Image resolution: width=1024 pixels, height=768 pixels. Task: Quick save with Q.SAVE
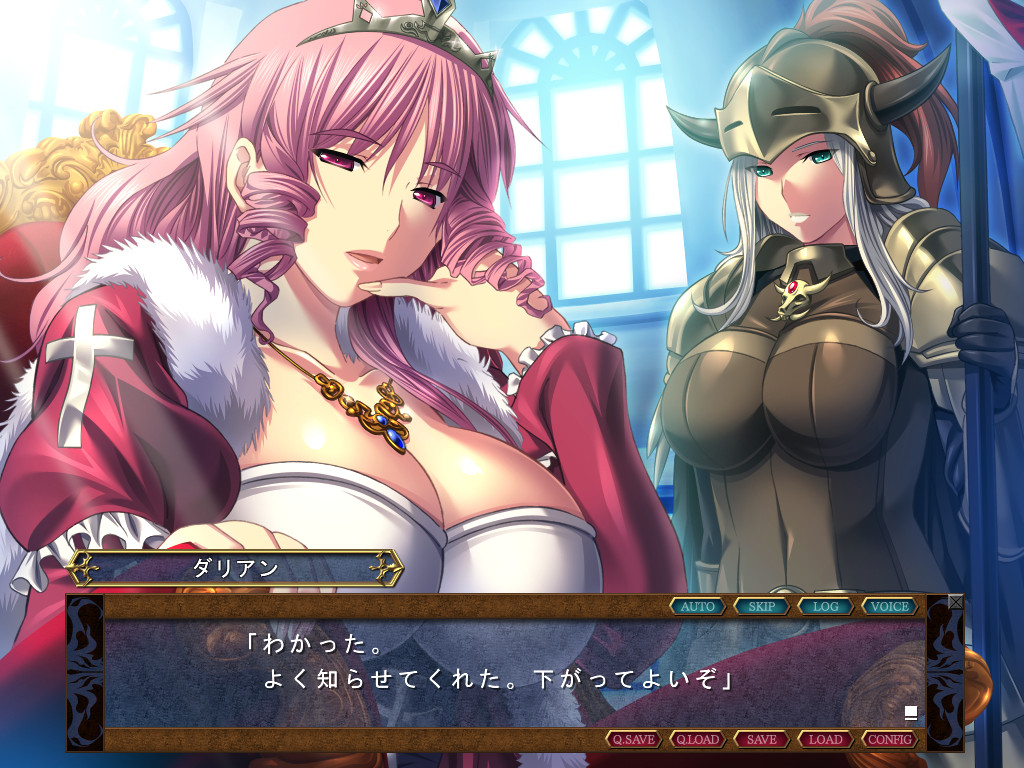click(x=634, y=740)
